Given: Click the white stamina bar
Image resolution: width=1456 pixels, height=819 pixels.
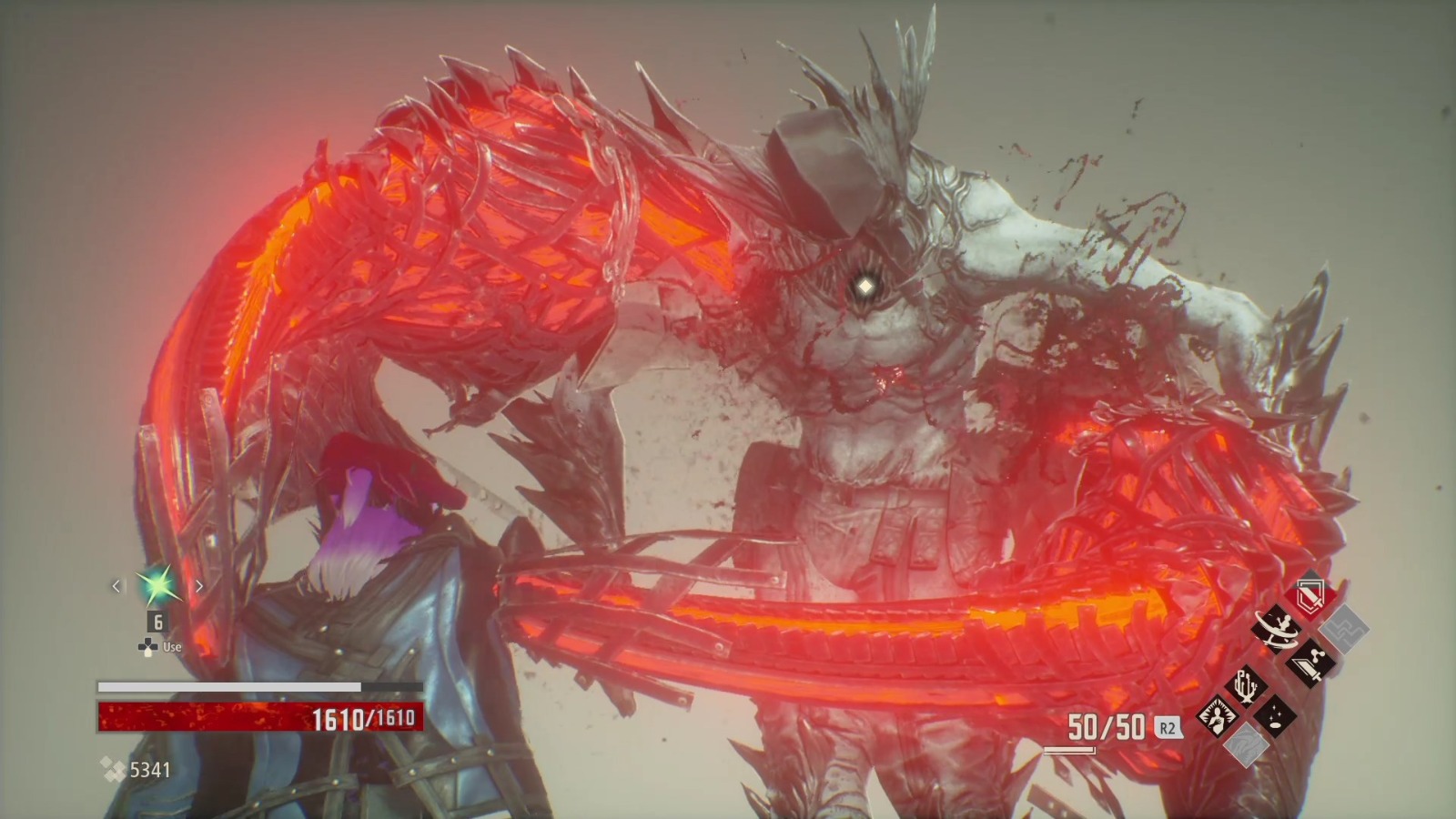Looking at the screenshot, I should 259,687.
